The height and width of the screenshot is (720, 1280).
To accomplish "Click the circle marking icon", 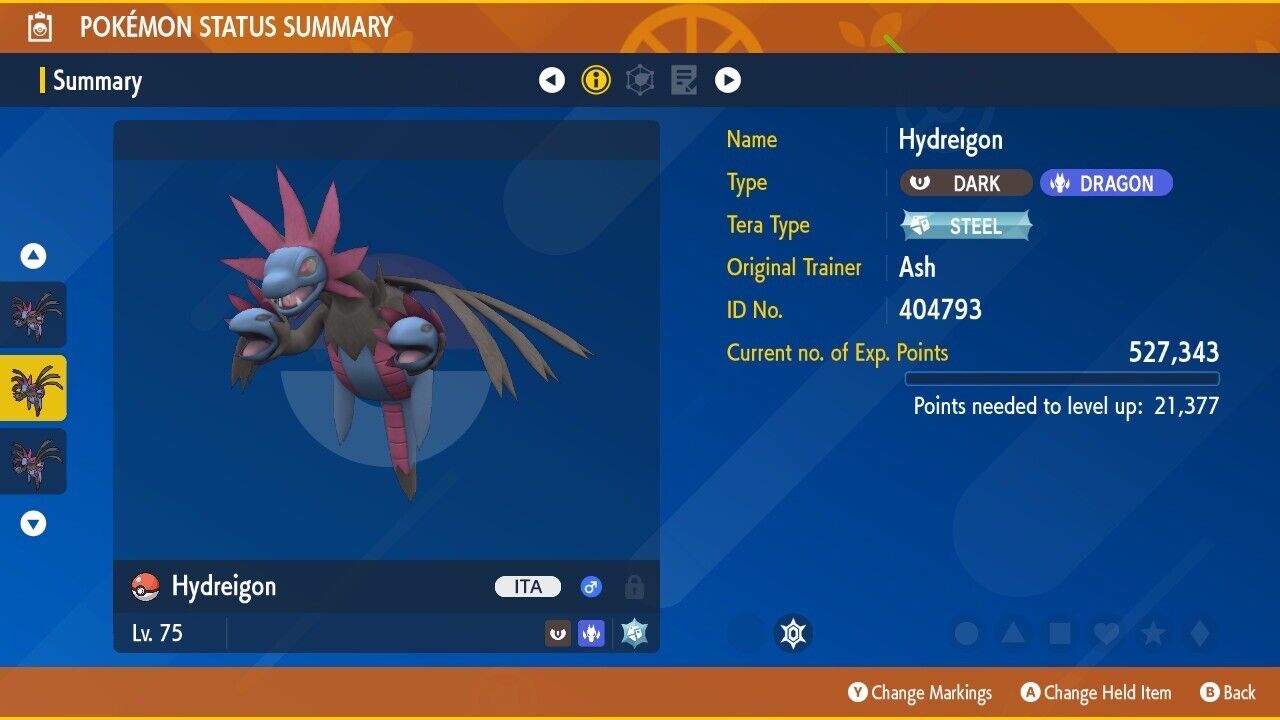I will [x=966, y=633].
